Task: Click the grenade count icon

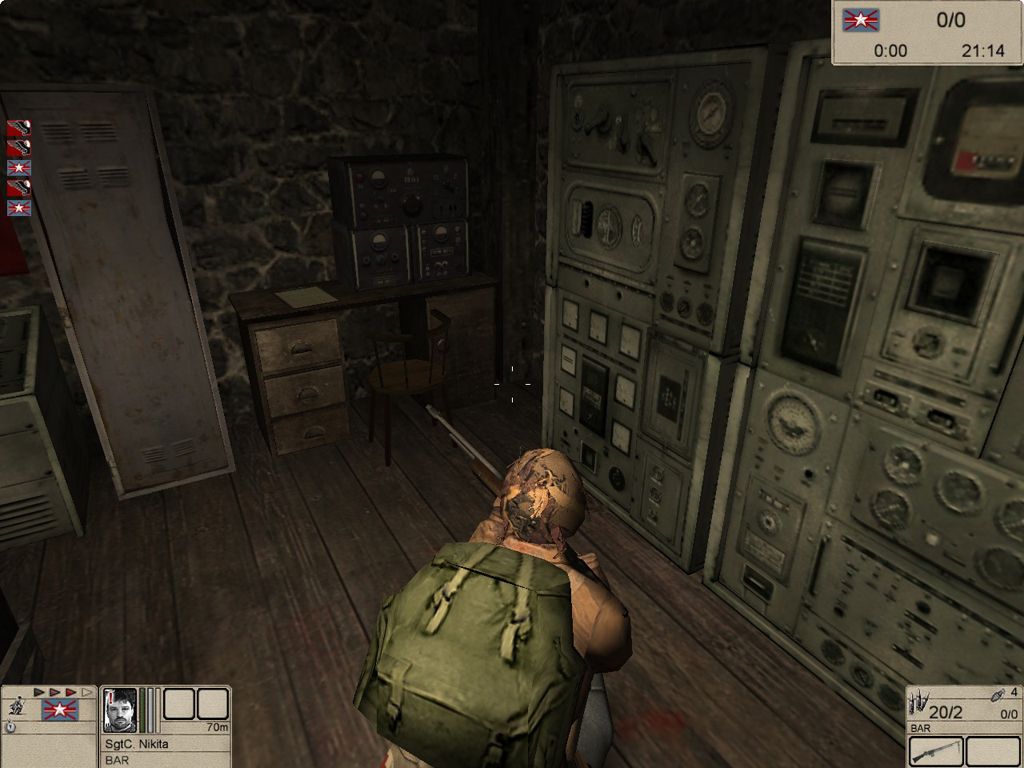Action: [998, 694]
